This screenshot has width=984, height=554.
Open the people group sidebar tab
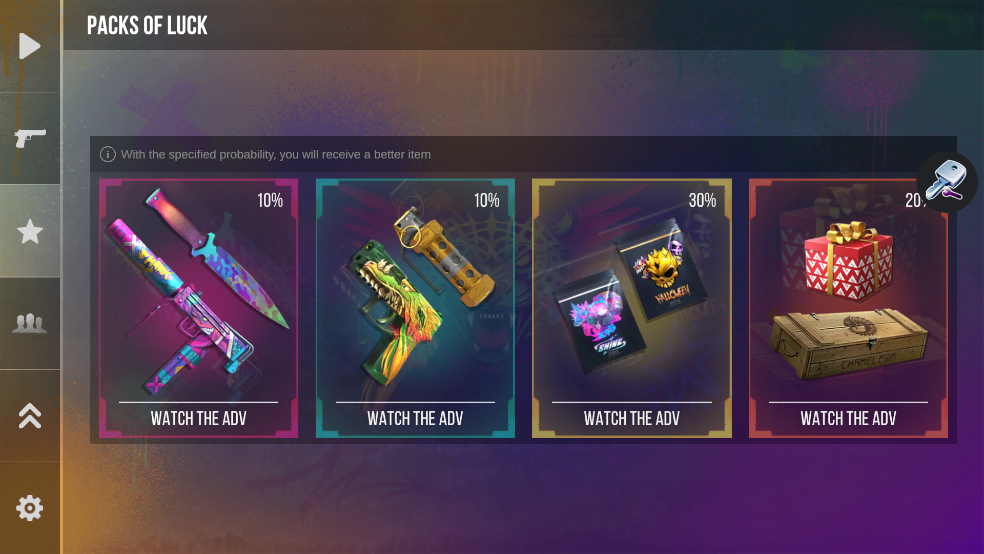(x=30, y=323)
